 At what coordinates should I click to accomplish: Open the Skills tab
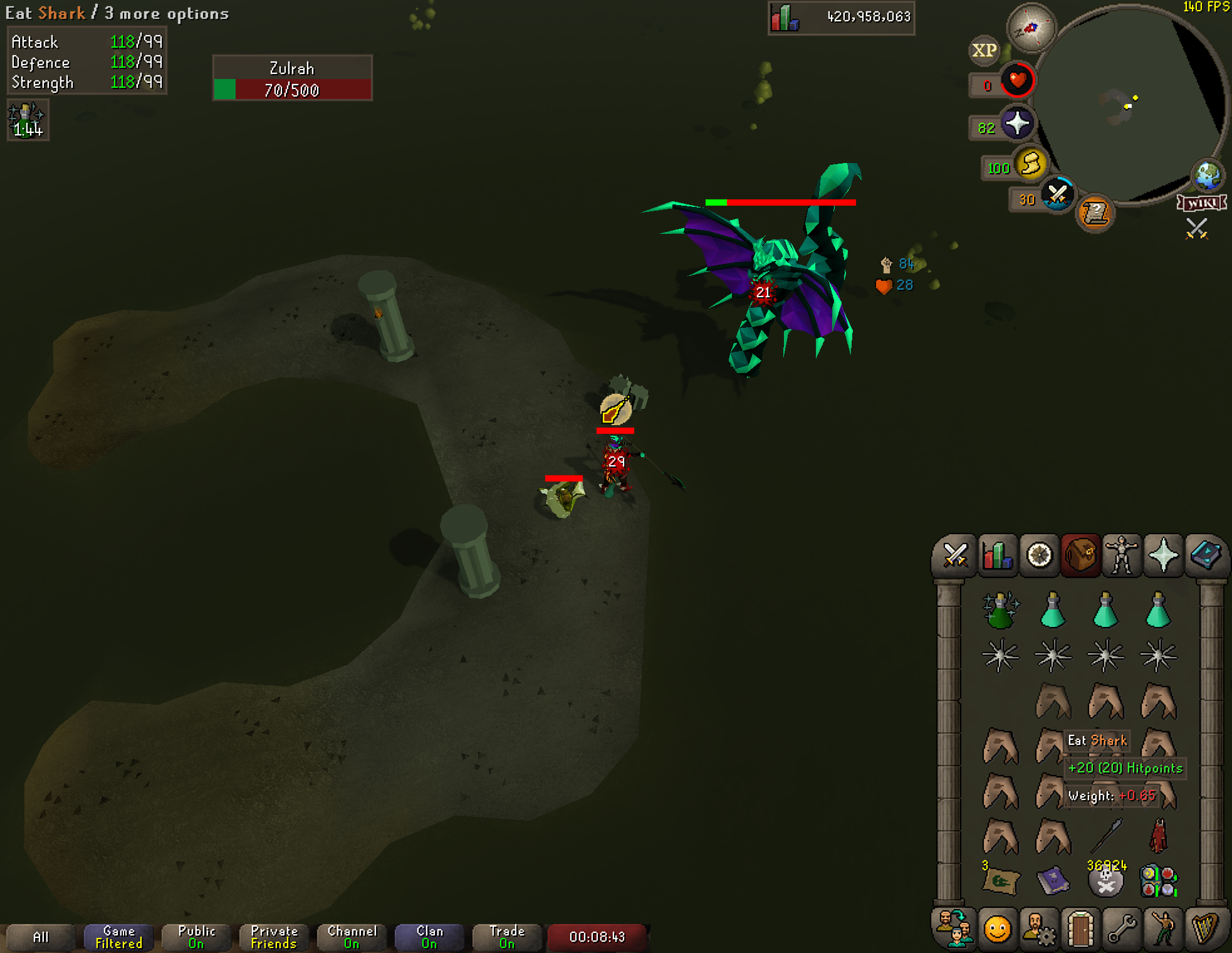(996, 555)
